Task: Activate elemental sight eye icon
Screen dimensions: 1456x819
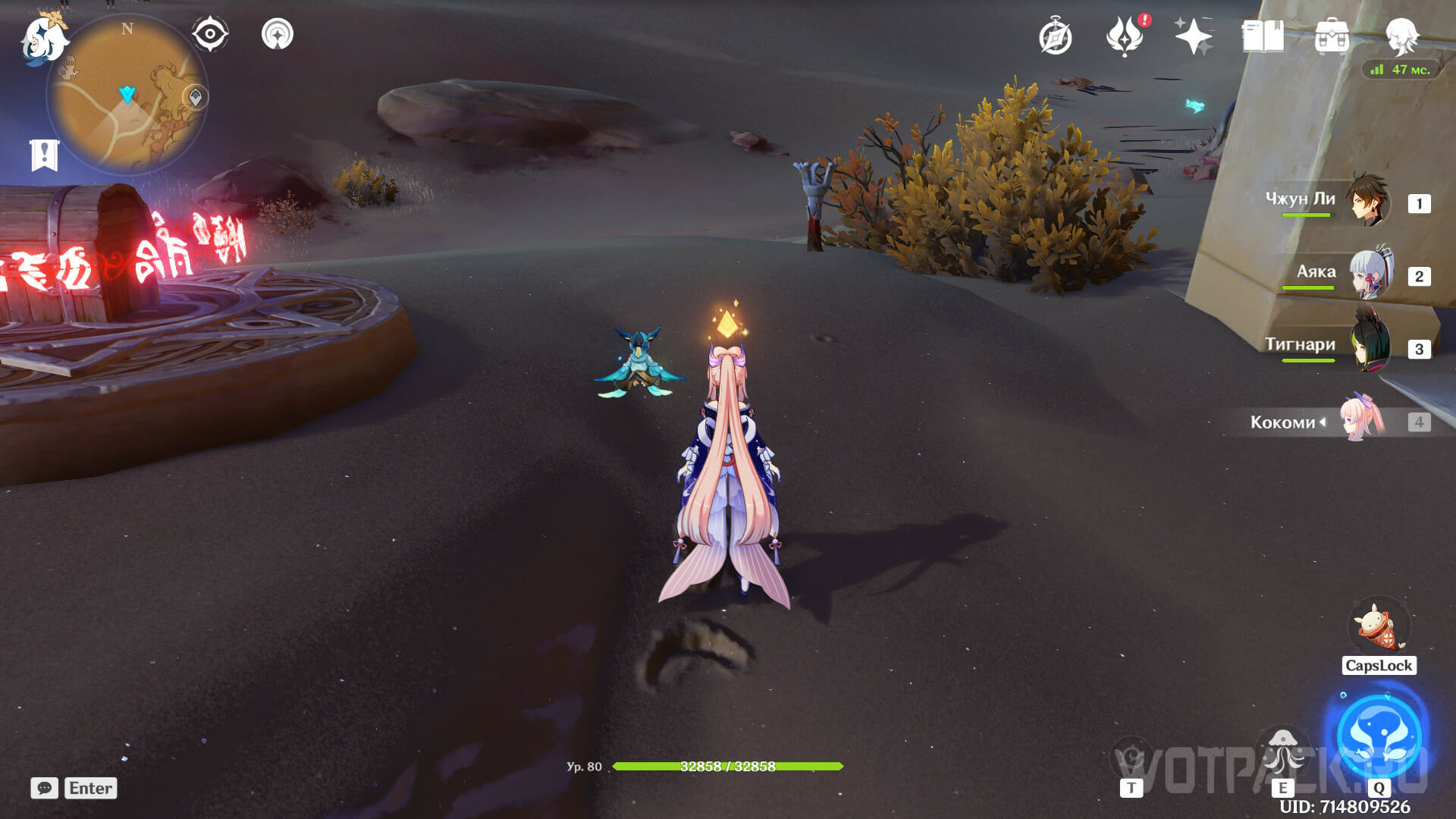Action: pos(210,34)
